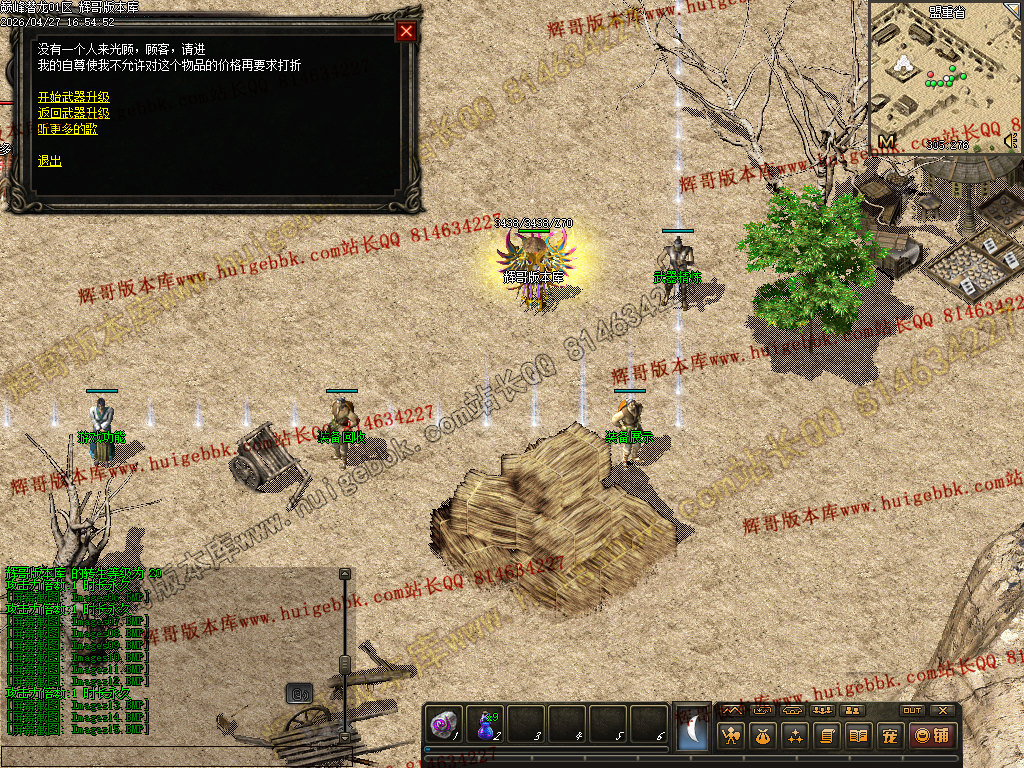Open the full map with the M button
The width and height of the screenshot is (1024, 768).
pos(886,141)
